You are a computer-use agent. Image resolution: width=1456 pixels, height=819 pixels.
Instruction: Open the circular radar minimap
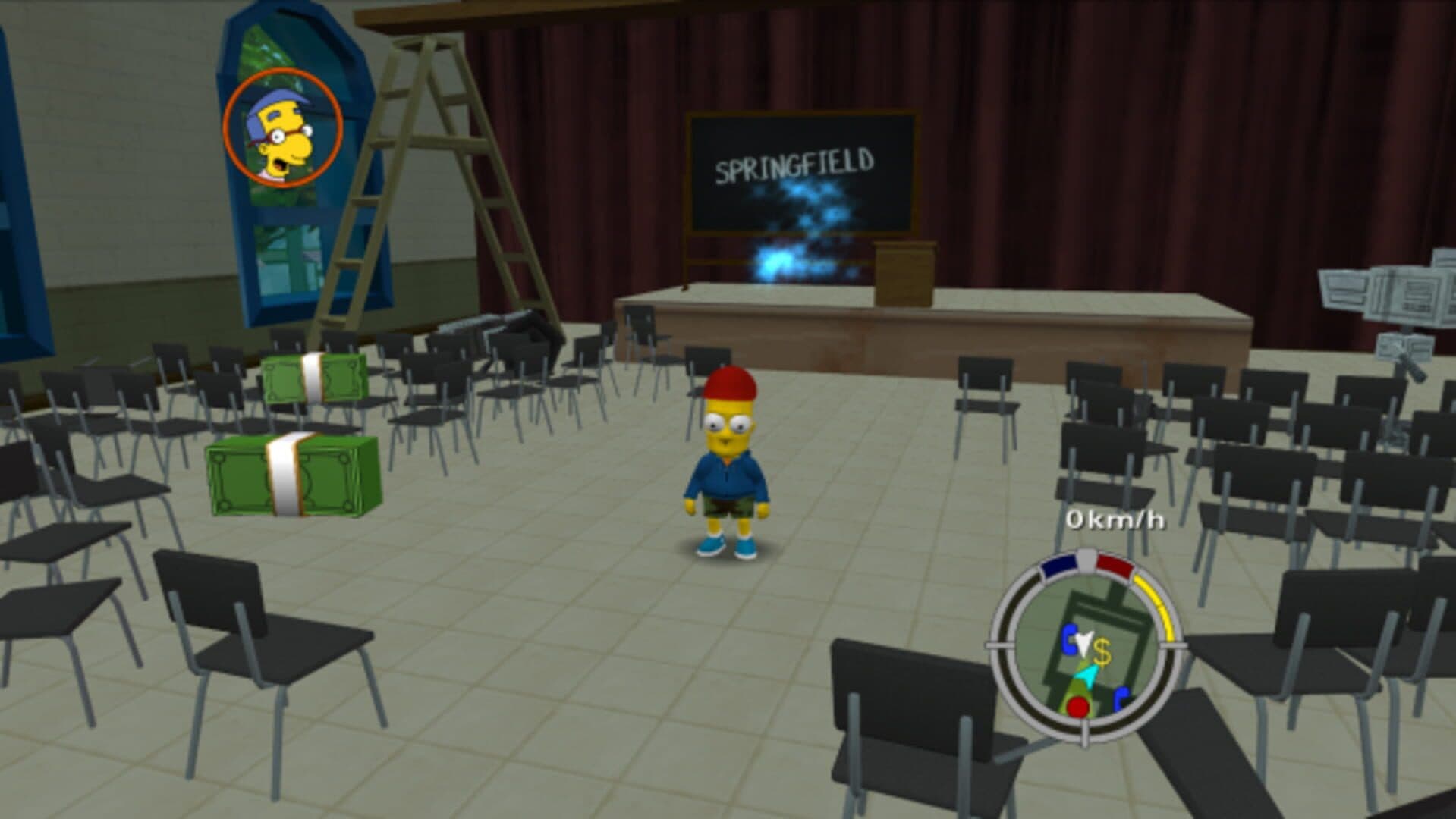click(x=1086, y=646)
